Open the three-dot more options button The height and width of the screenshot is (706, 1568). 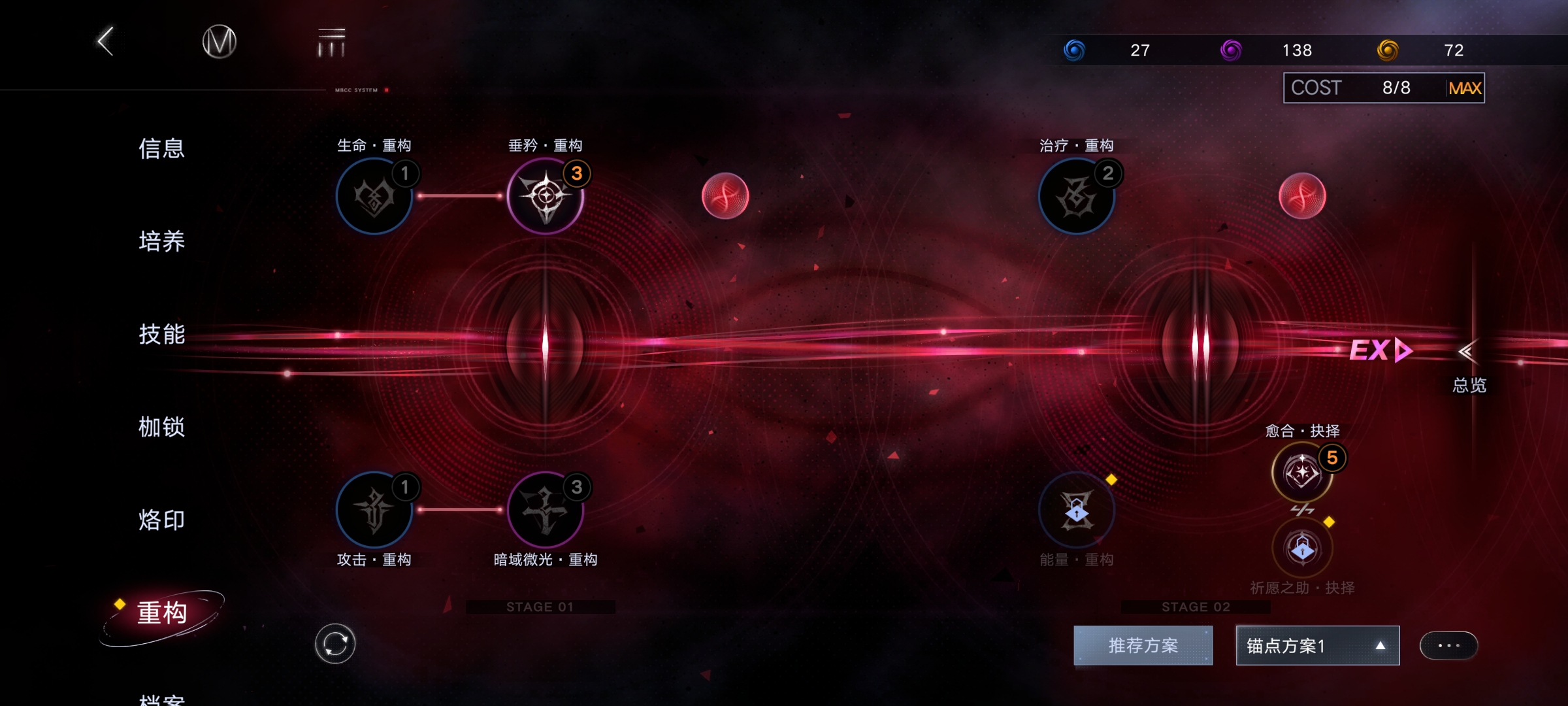1448,646
